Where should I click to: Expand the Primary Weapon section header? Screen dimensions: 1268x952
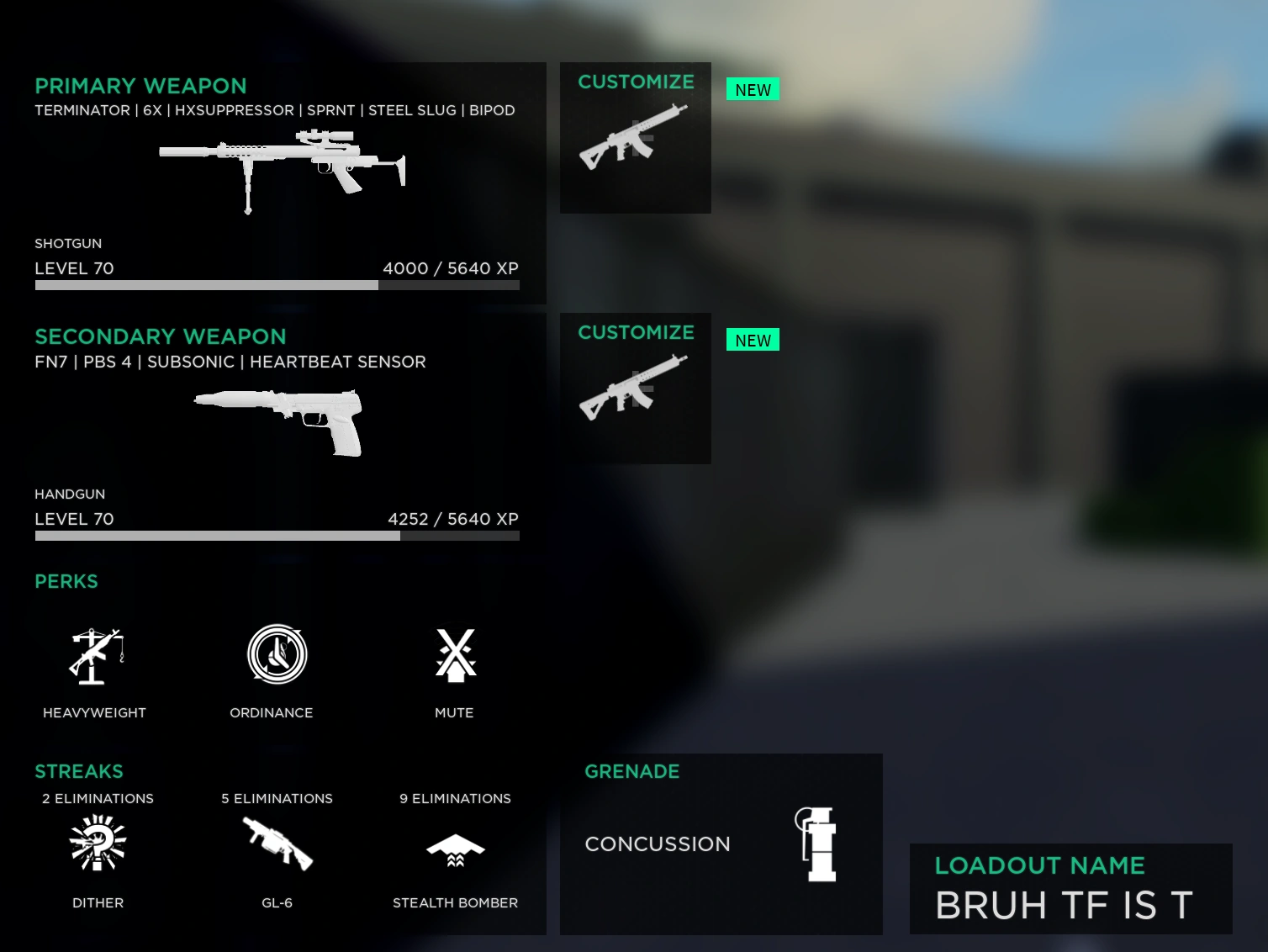point(140,85)
